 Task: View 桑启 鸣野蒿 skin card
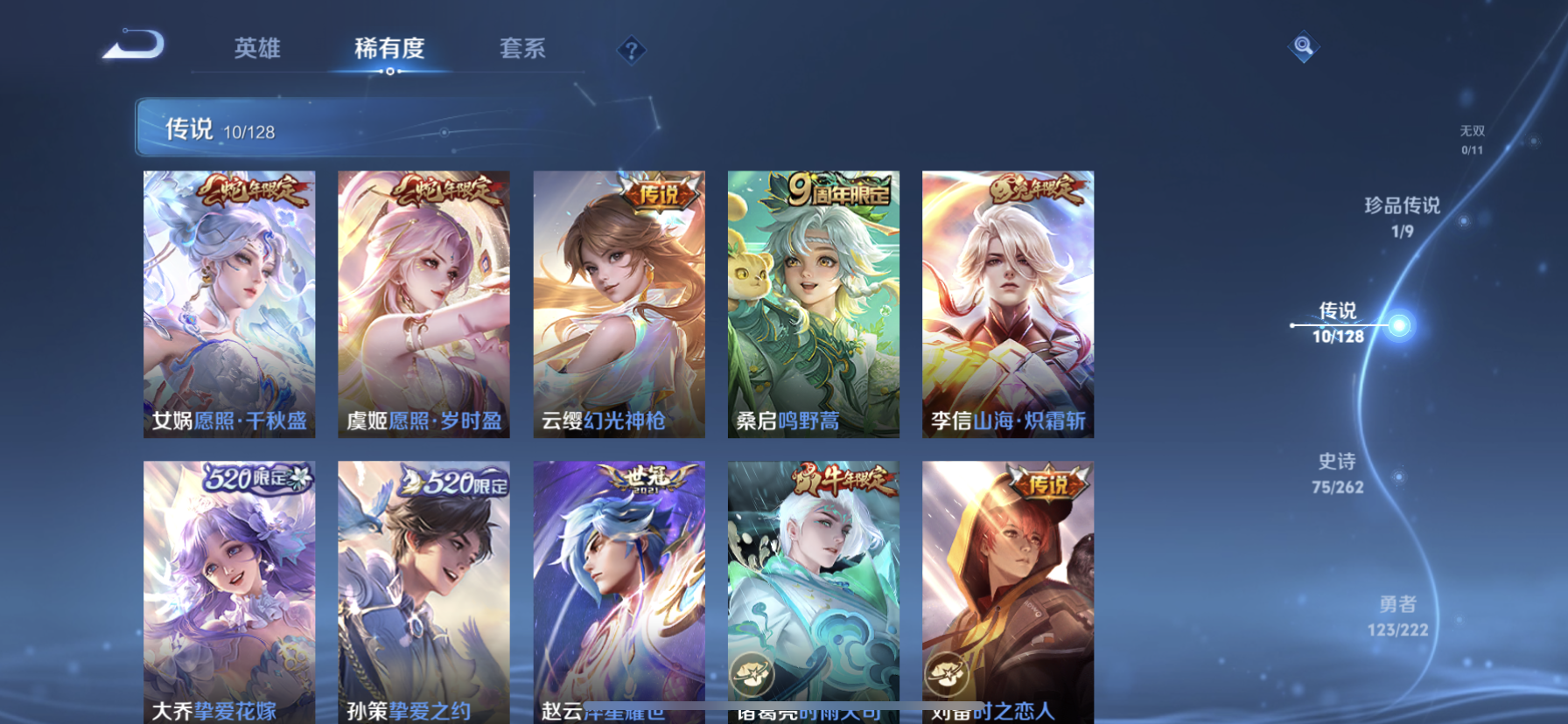813,303
